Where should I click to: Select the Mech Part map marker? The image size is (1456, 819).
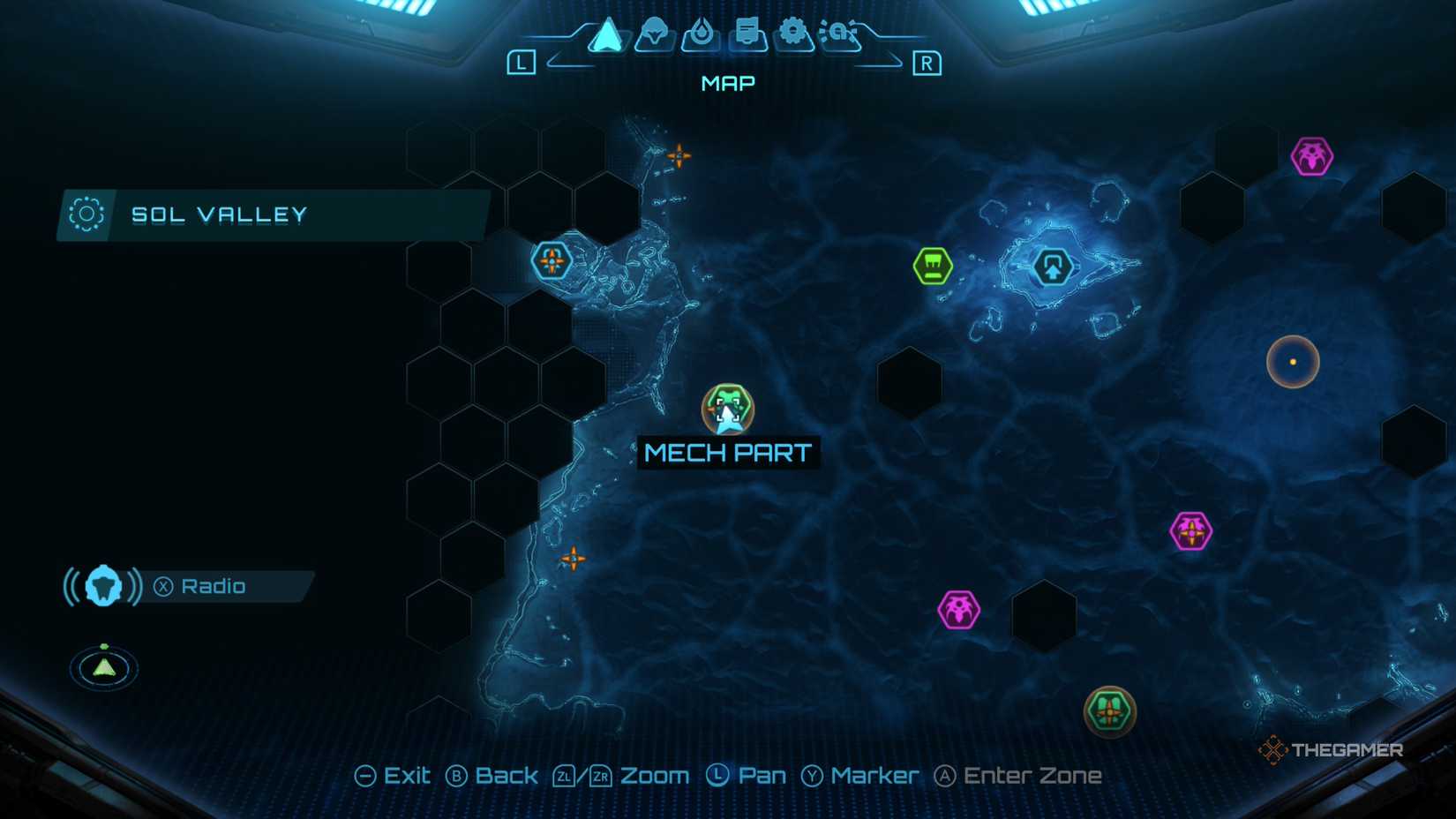point(729,409)
